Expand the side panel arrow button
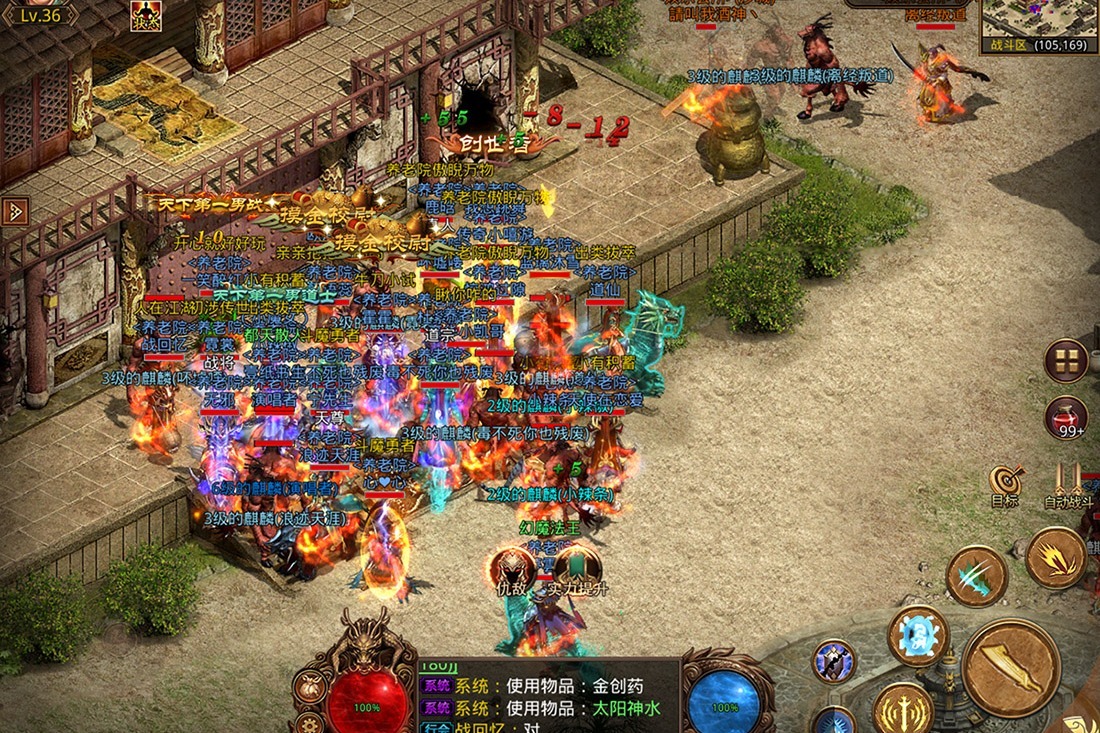The height and width of the screenshot is (733, 1100). click(15, 211)
